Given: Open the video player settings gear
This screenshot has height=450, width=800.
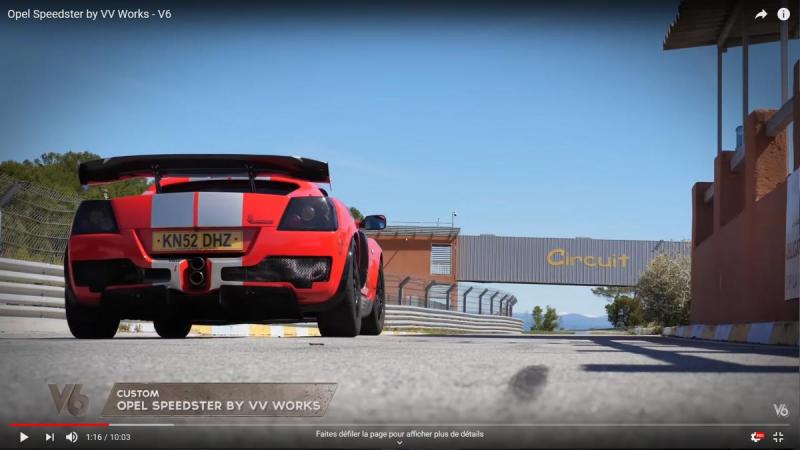Looking at the screenshot, I should coord(757,437).
